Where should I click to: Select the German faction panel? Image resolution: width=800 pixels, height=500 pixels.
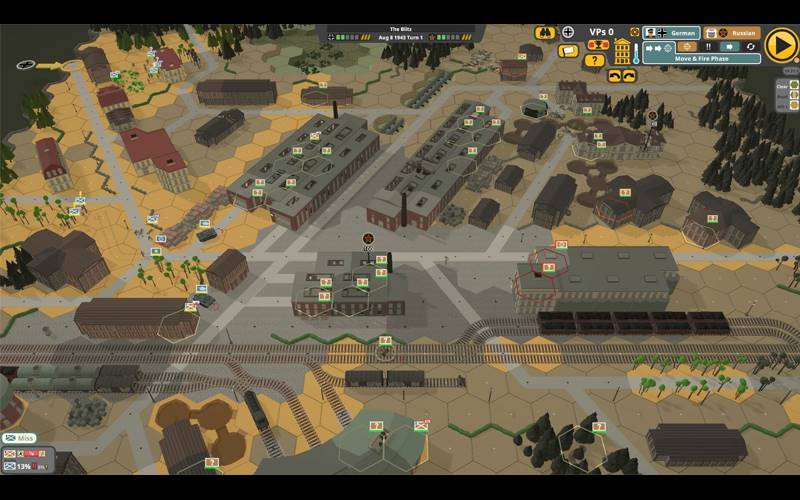tap(671, 33)
